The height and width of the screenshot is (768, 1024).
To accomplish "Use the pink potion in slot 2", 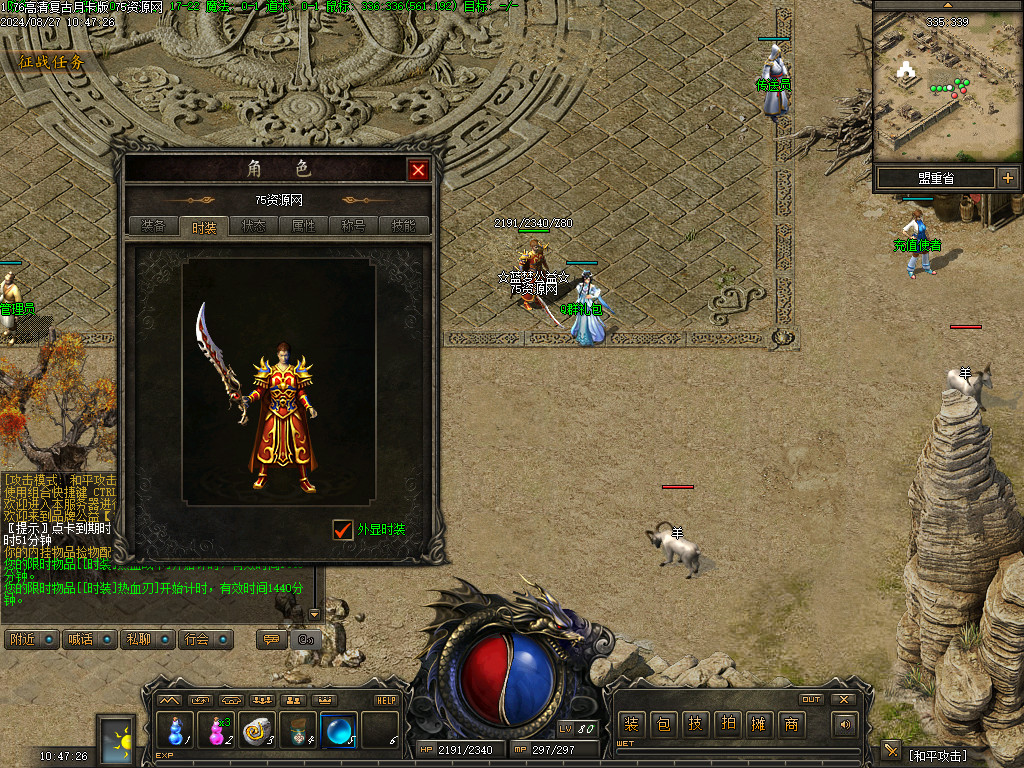I will coord(217,730).
